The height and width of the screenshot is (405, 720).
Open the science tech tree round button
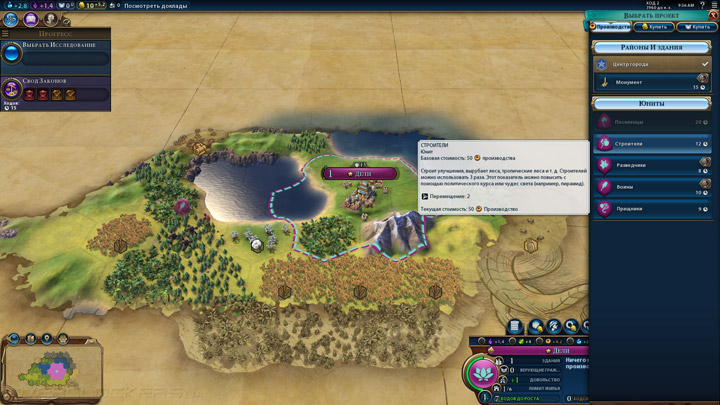pyautogui.click(x=11, y=20)
